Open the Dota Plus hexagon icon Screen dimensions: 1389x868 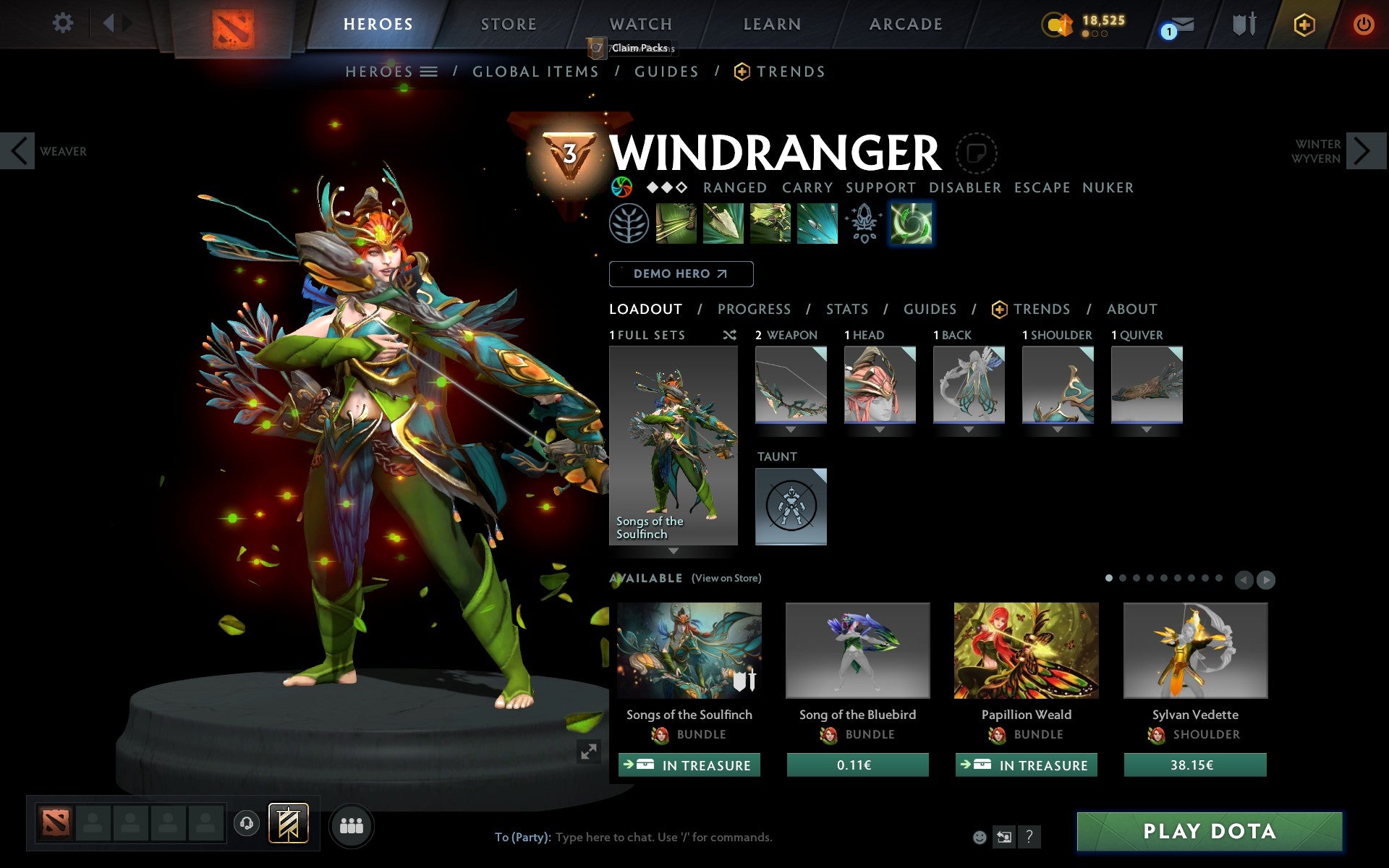[x=1305, y=24]
